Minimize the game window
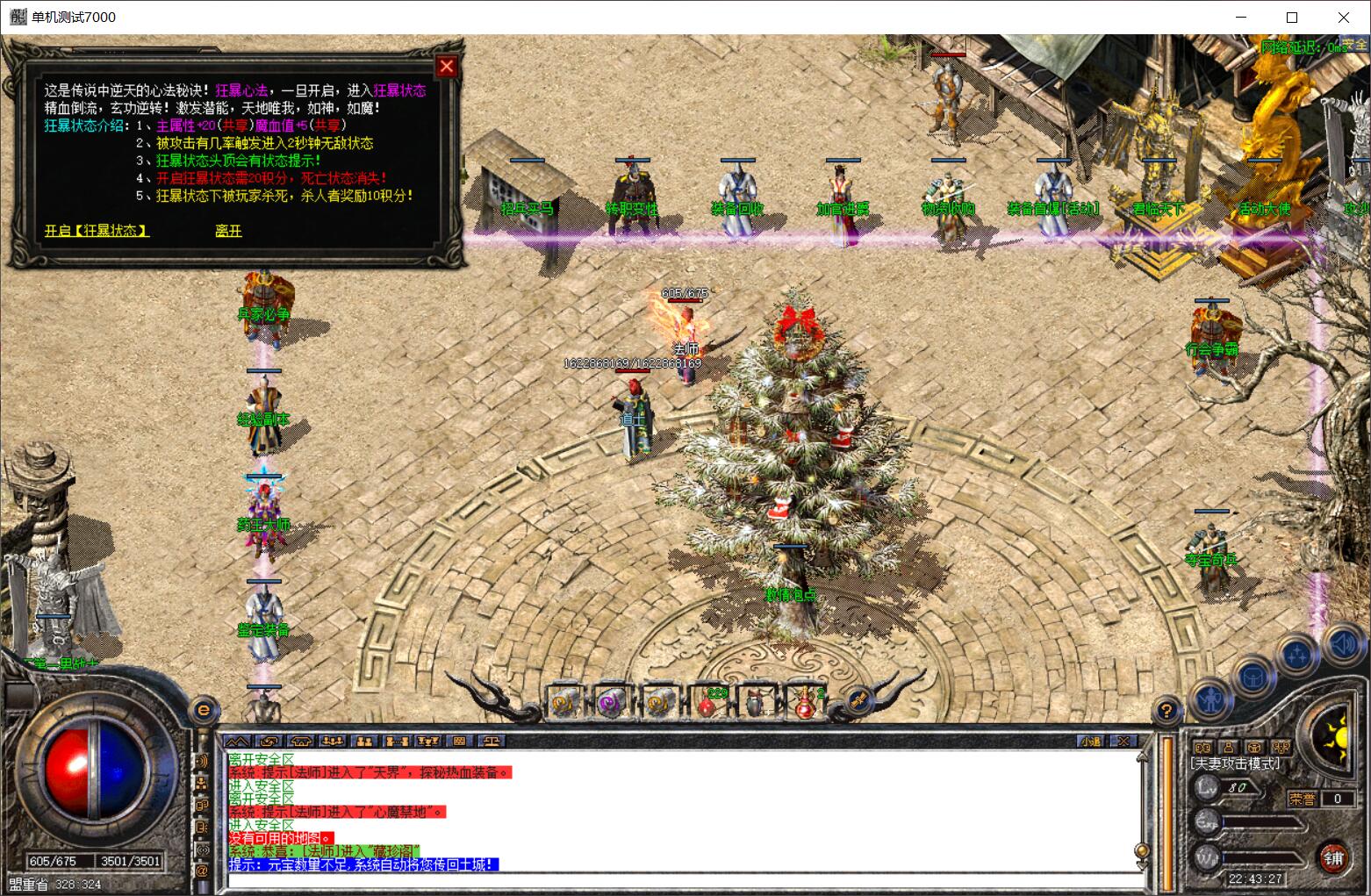This screenshot has width=1371, height=896. pyautogui.click(x=1241, y=18)
